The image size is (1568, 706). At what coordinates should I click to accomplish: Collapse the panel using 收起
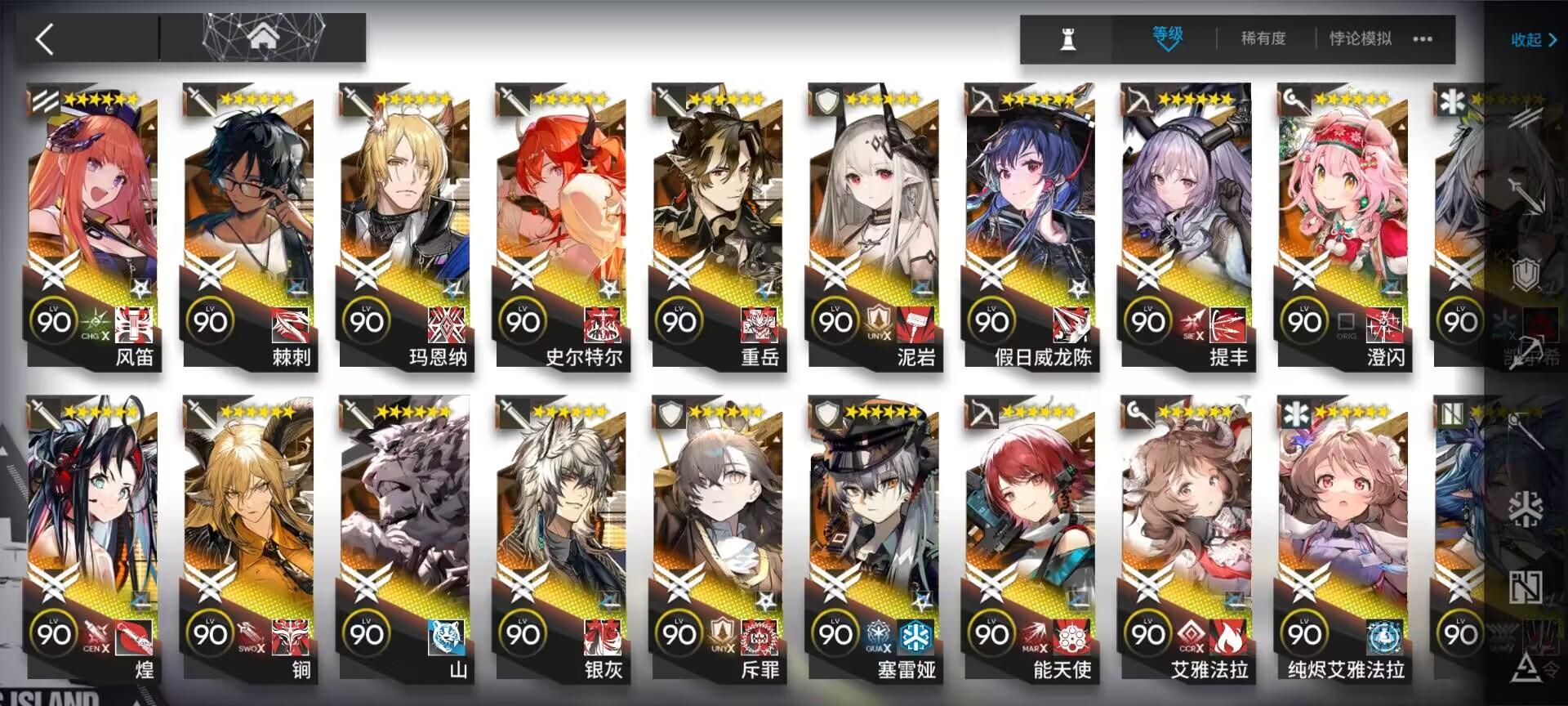tap(1527, 39)
